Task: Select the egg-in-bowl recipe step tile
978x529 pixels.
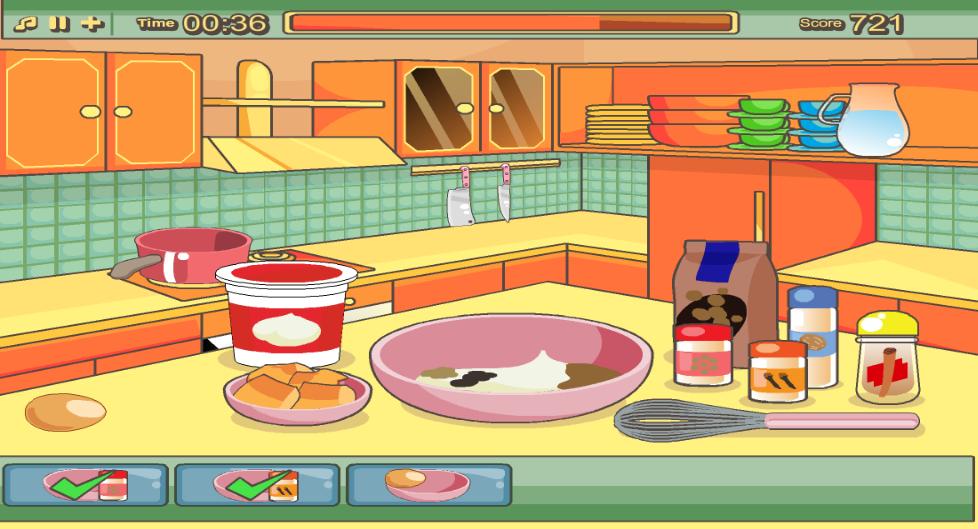Action: 429,484
